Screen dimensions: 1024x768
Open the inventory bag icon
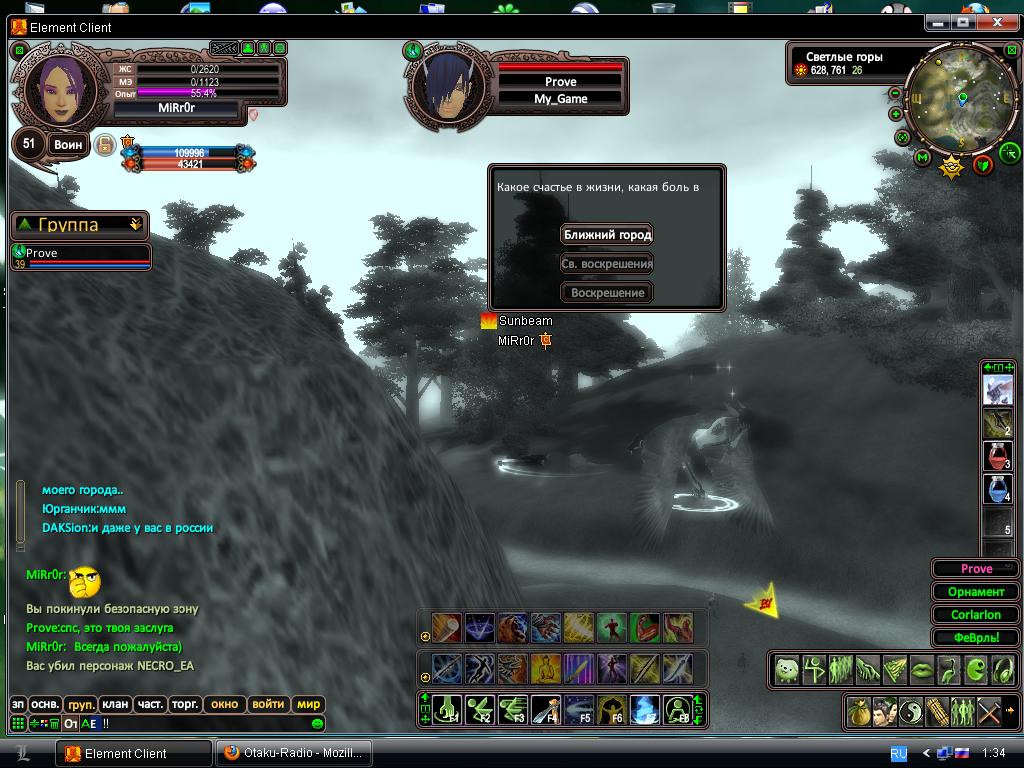[x=858, y=712]
